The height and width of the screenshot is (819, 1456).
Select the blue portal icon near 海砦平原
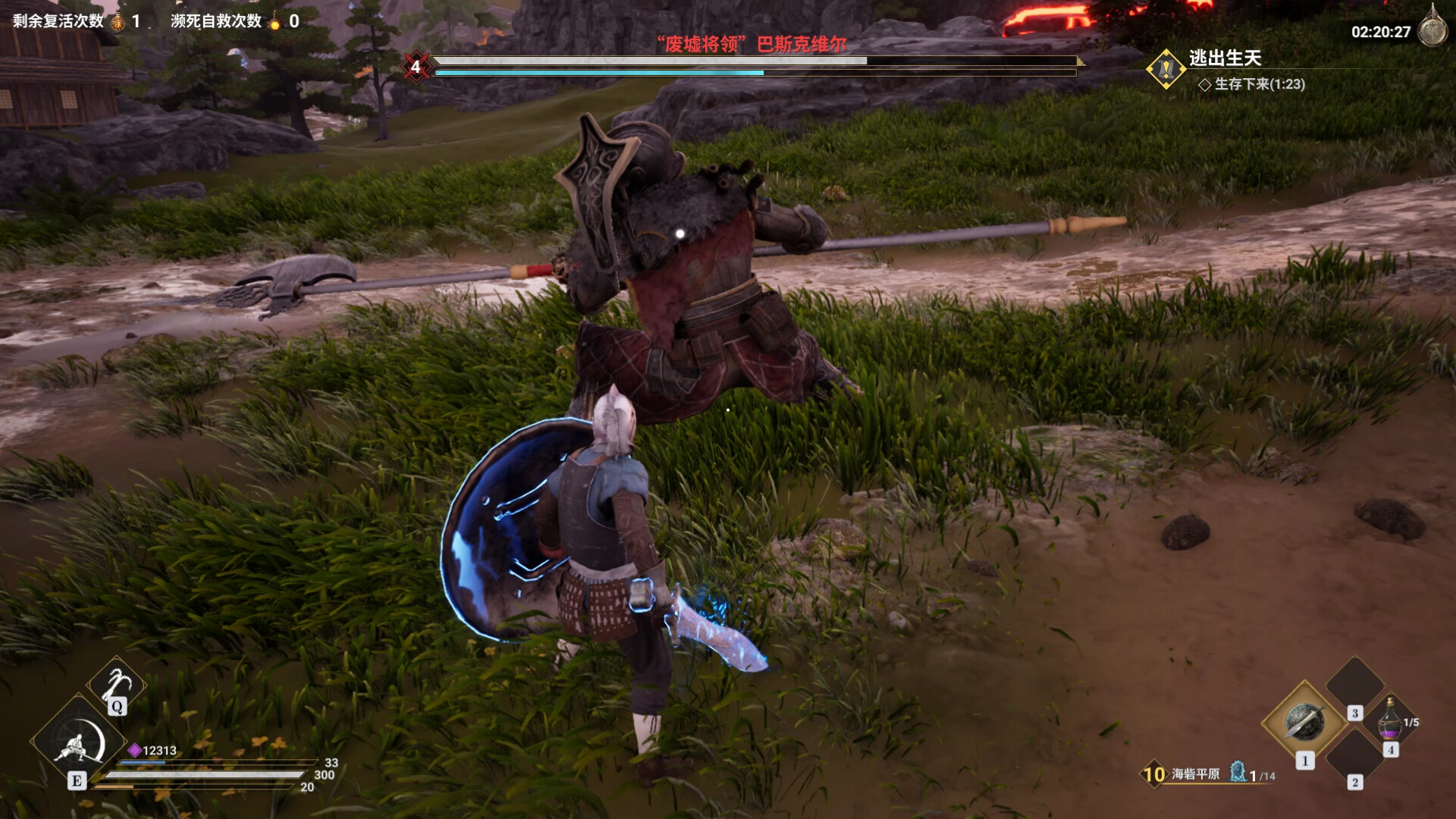pyautogui.click(x=1238, y=772)
